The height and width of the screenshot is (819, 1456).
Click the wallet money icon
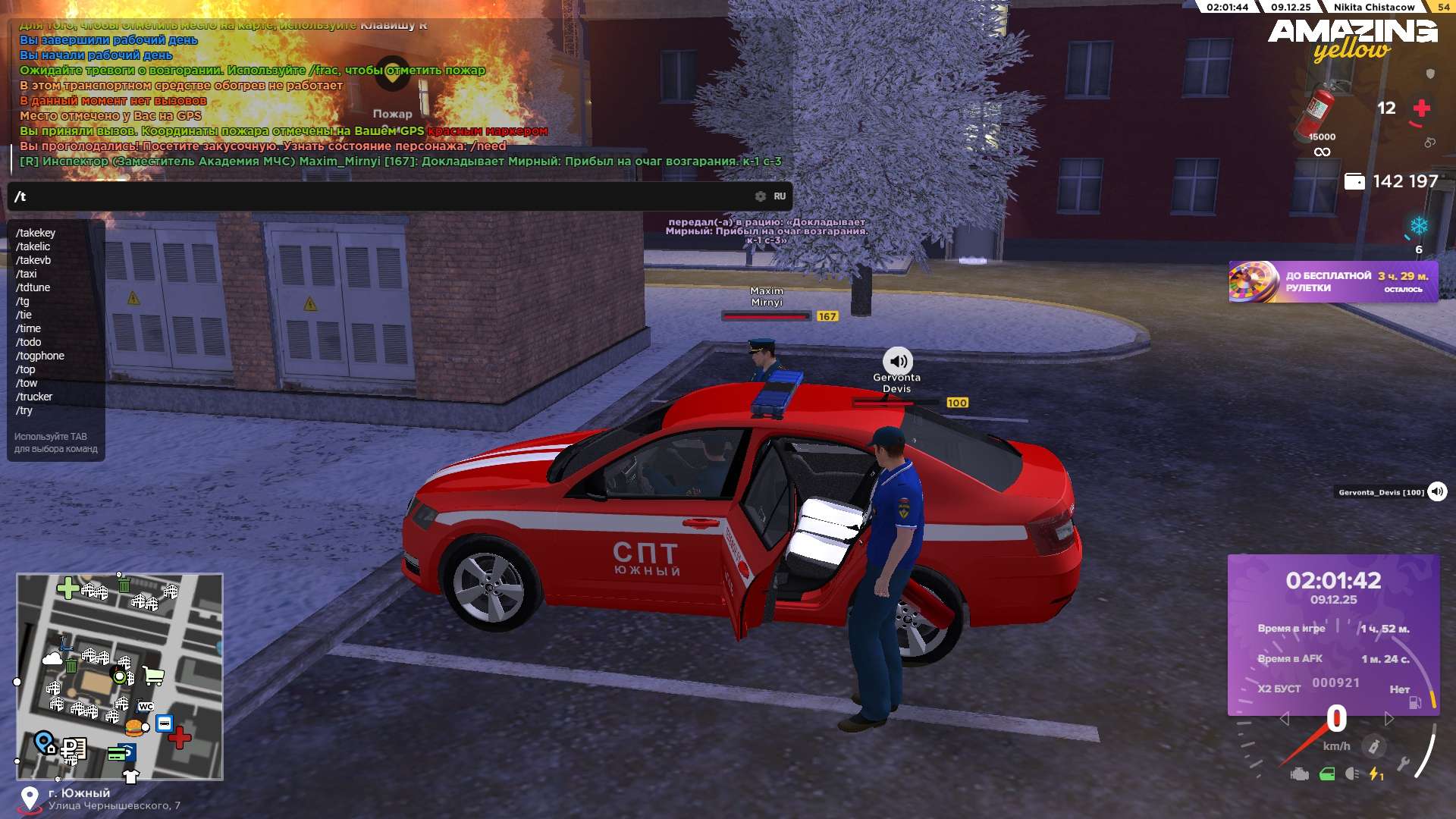click(1354, 182)
